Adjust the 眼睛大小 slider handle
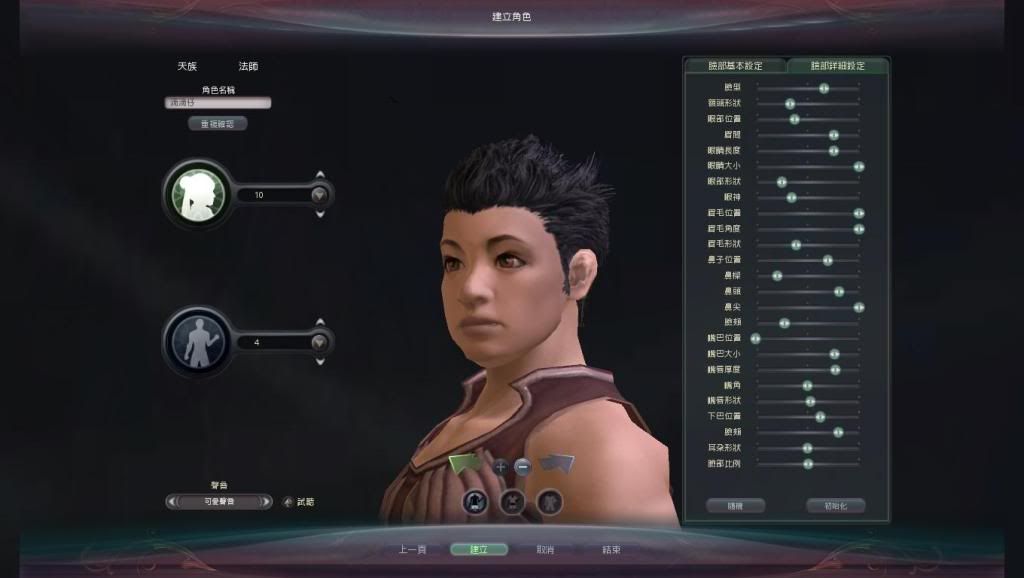 pos(859,166)
